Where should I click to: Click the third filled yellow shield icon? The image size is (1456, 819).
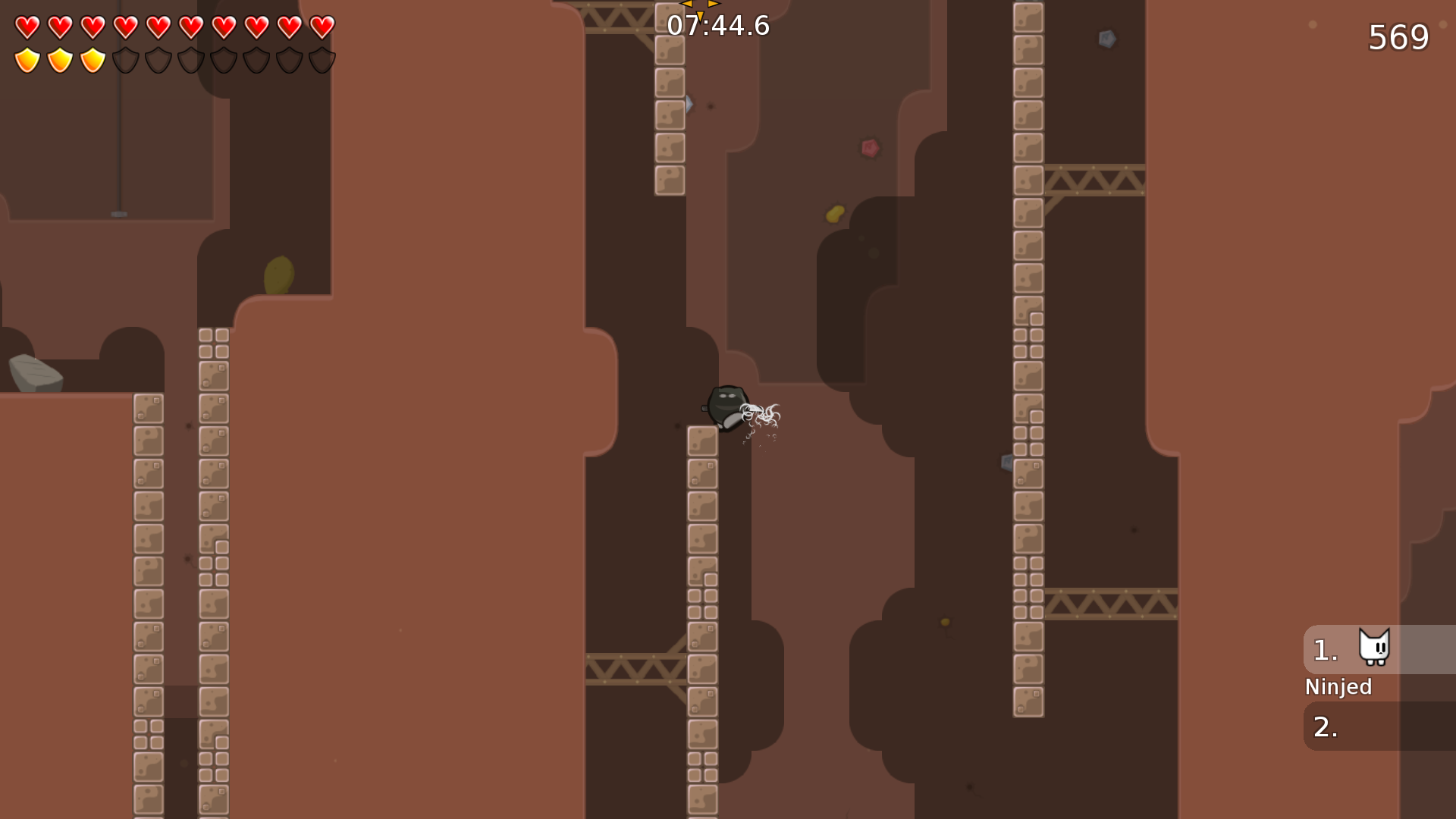tap(92, 58)
